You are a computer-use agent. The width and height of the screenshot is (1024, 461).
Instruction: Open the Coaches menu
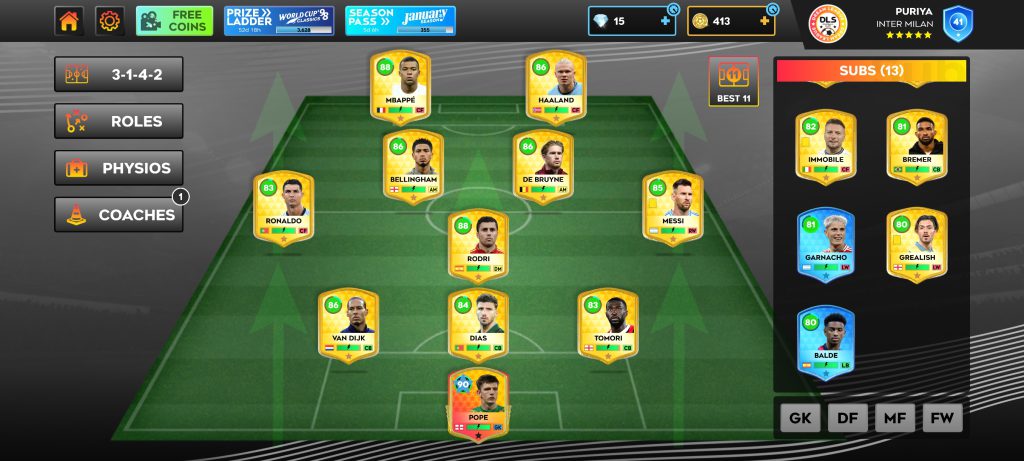(119, 215)
